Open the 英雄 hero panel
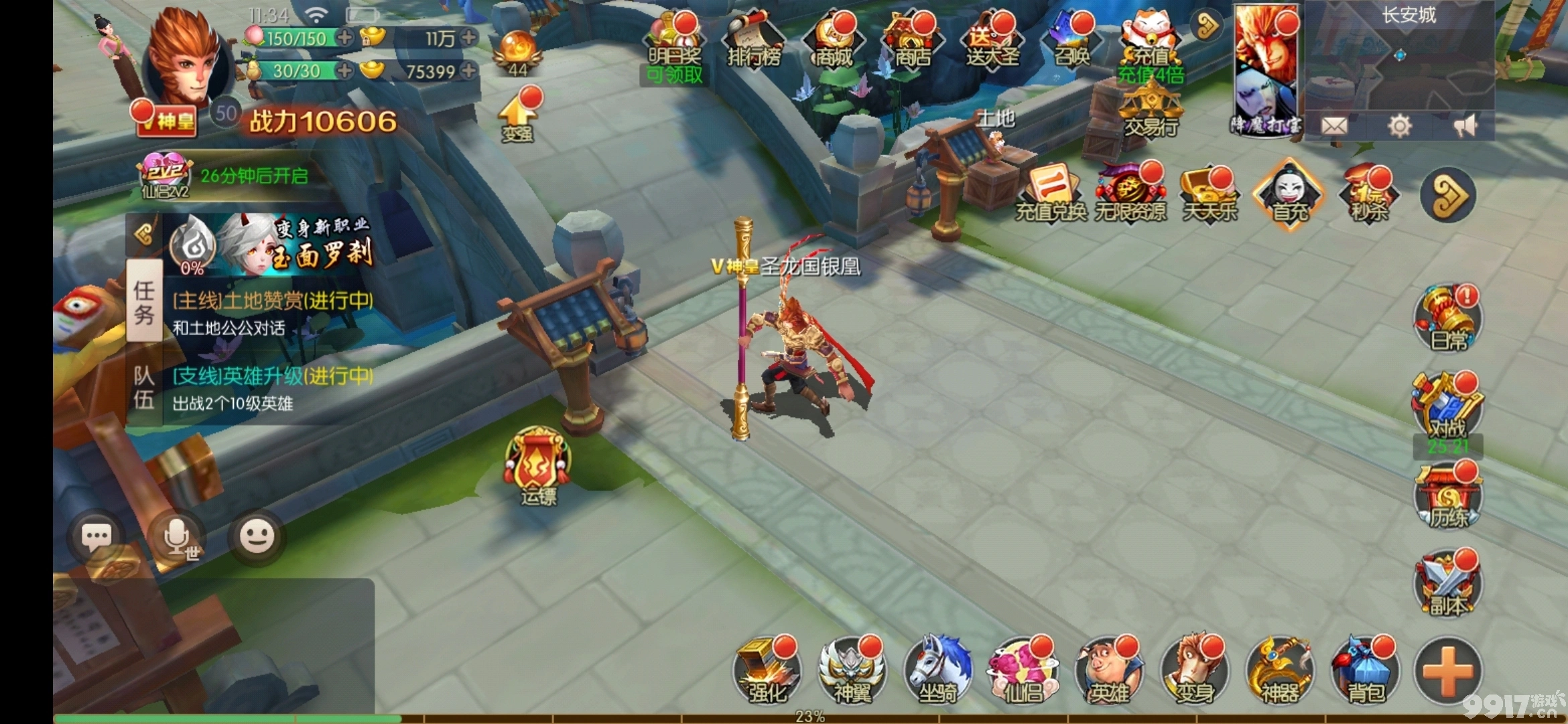 coord(1108,670)
